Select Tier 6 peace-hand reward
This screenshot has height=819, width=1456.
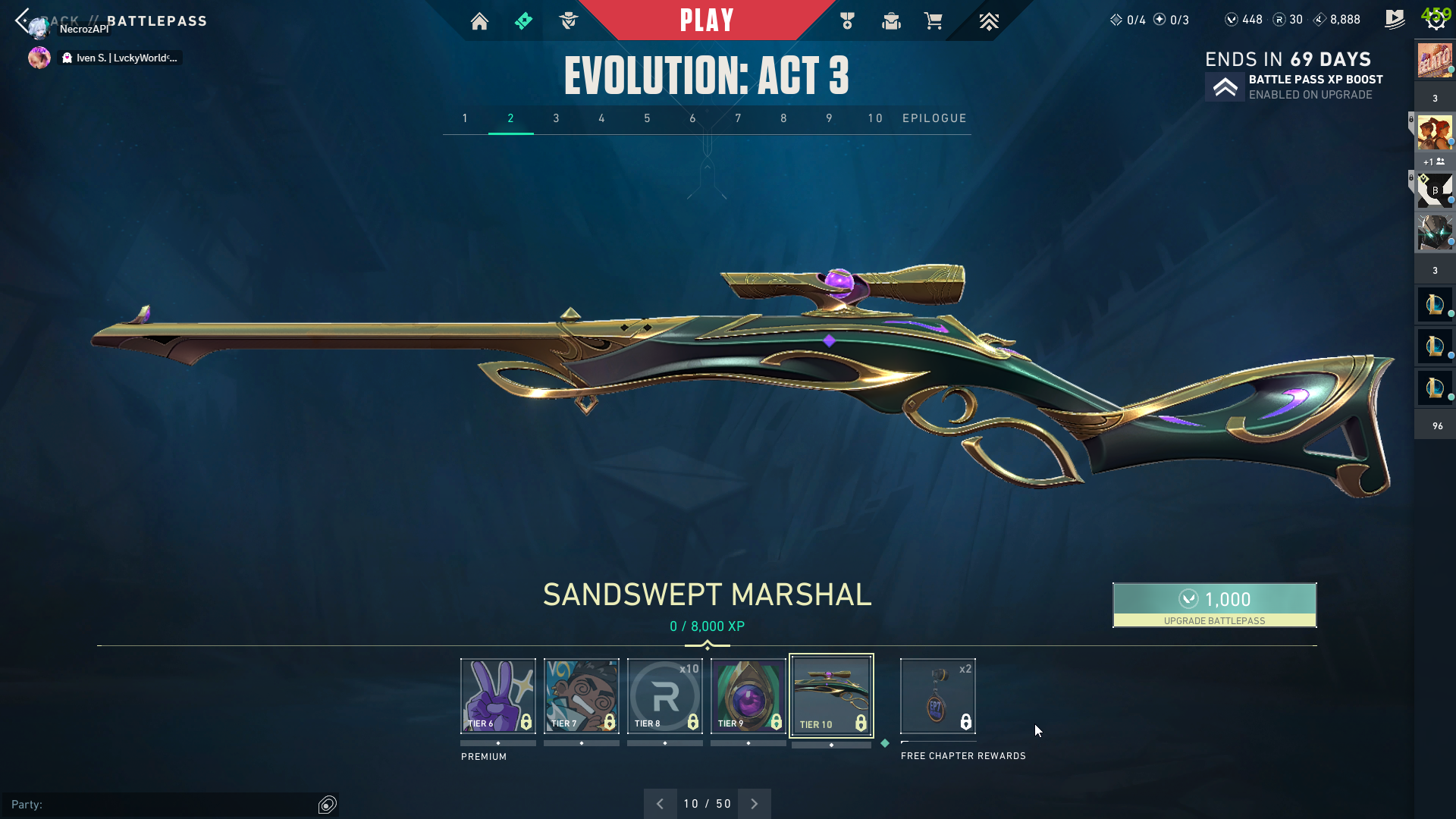(497, 695)
